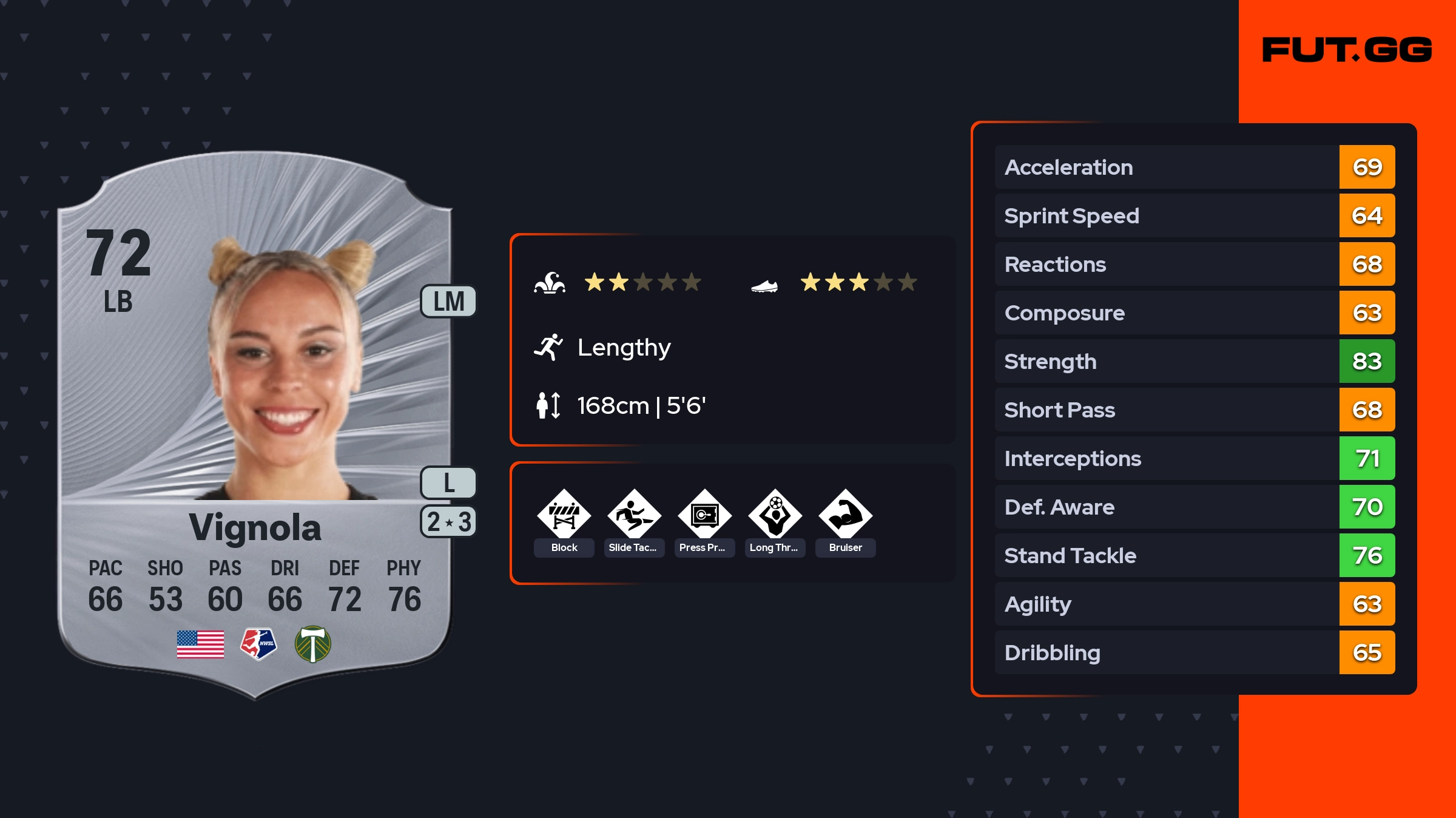Open the Long Throw playstyle icon

[775, 515]
